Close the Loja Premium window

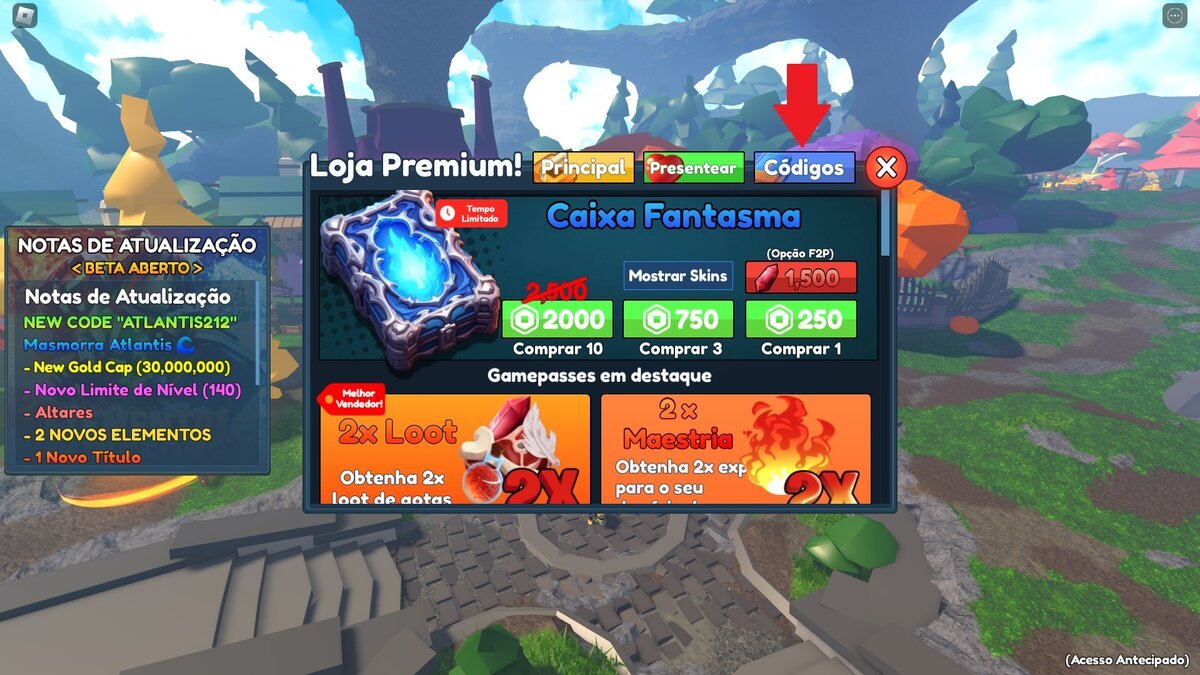[885, 168]
